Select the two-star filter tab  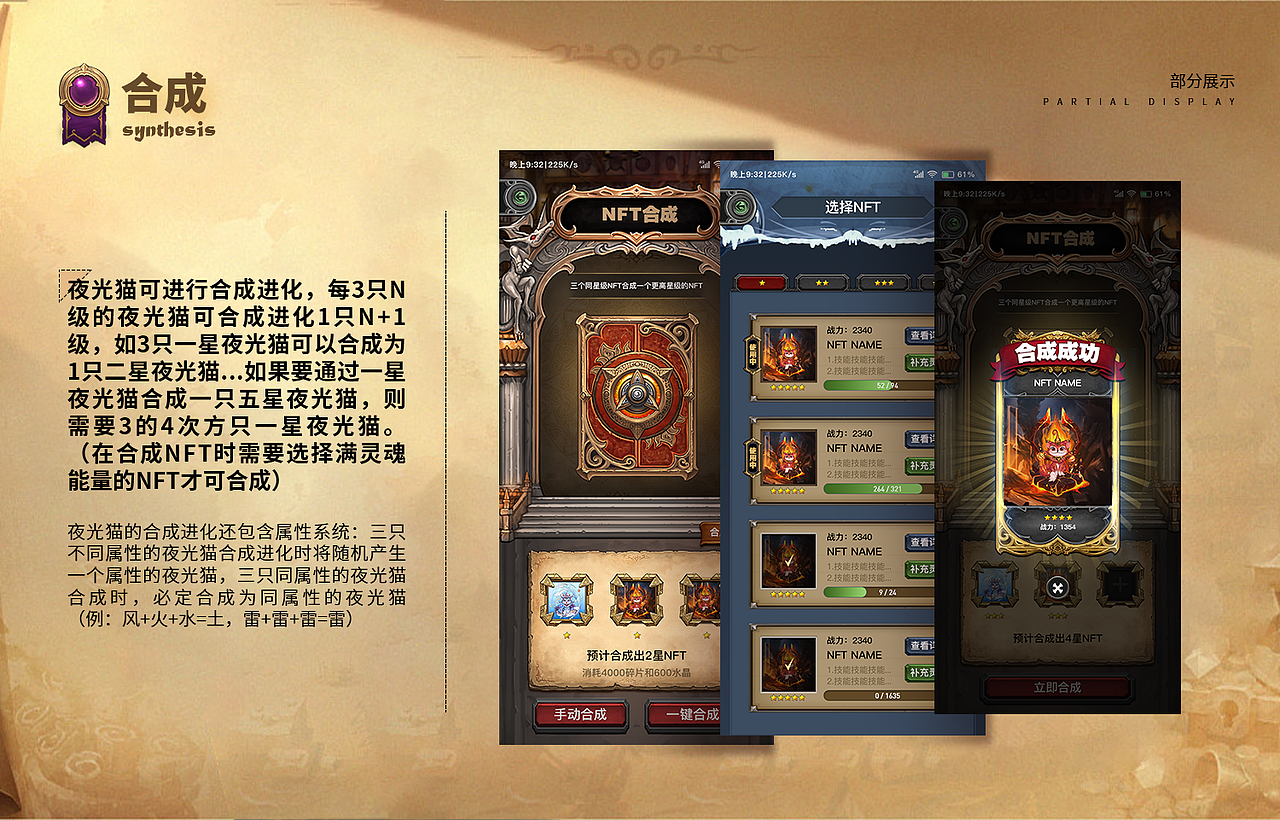click(x=821, y=283)
